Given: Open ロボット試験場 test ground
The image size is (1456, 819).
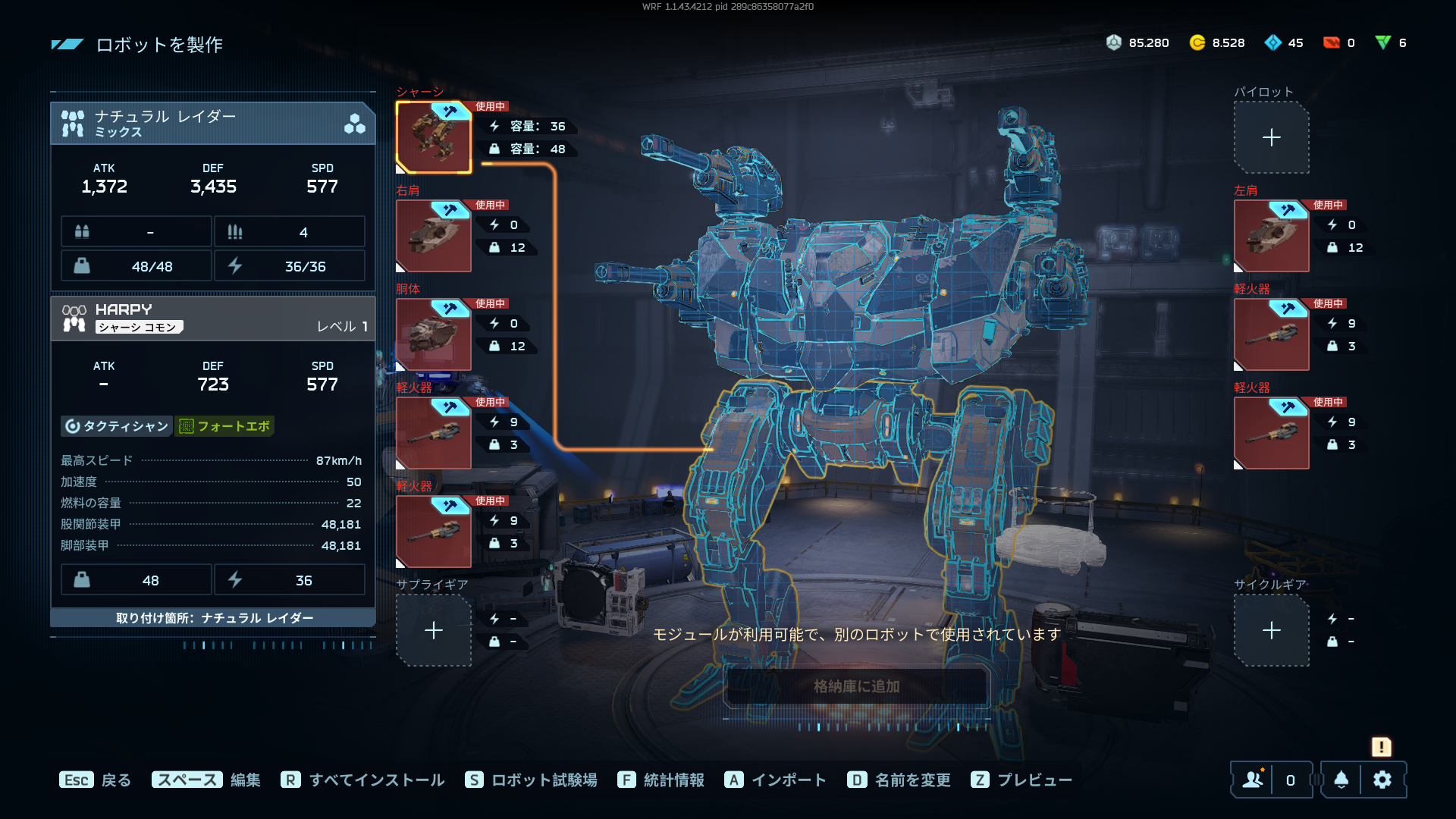Looking at the screenshot, I should (531, 780).
